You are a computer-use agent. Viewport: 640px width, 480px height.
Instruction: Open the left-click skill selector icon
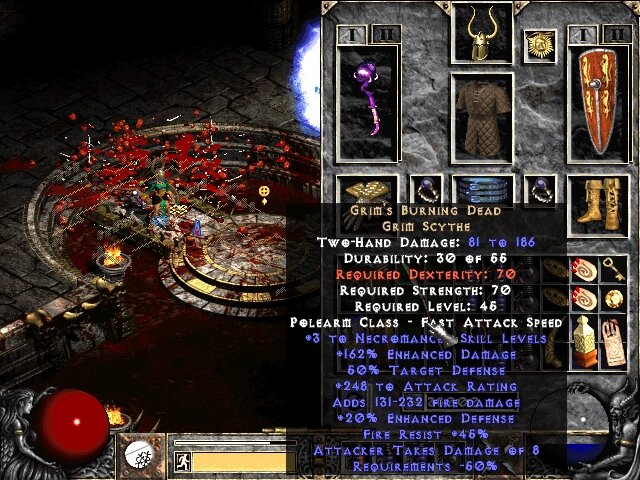click(x=141, y=456)
